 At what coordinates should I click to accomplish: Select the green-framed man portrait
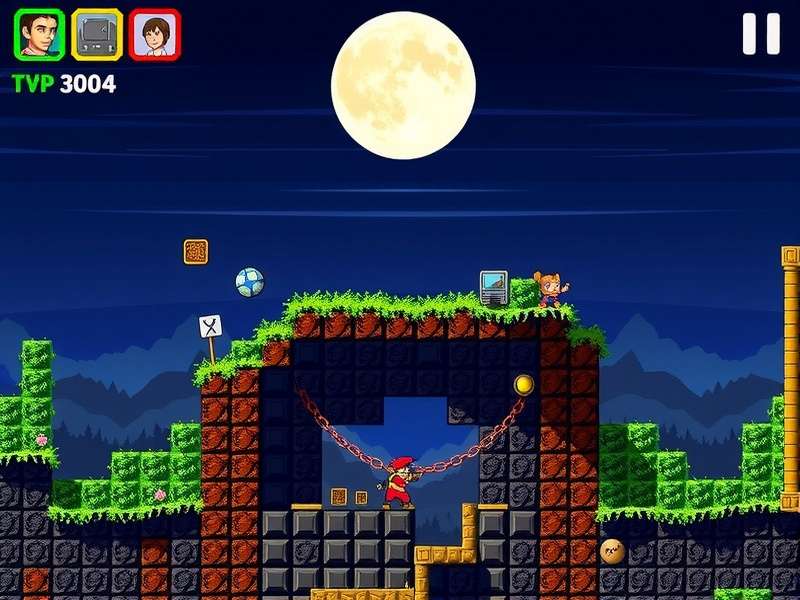pyautogui.click(x=39, y=35)
